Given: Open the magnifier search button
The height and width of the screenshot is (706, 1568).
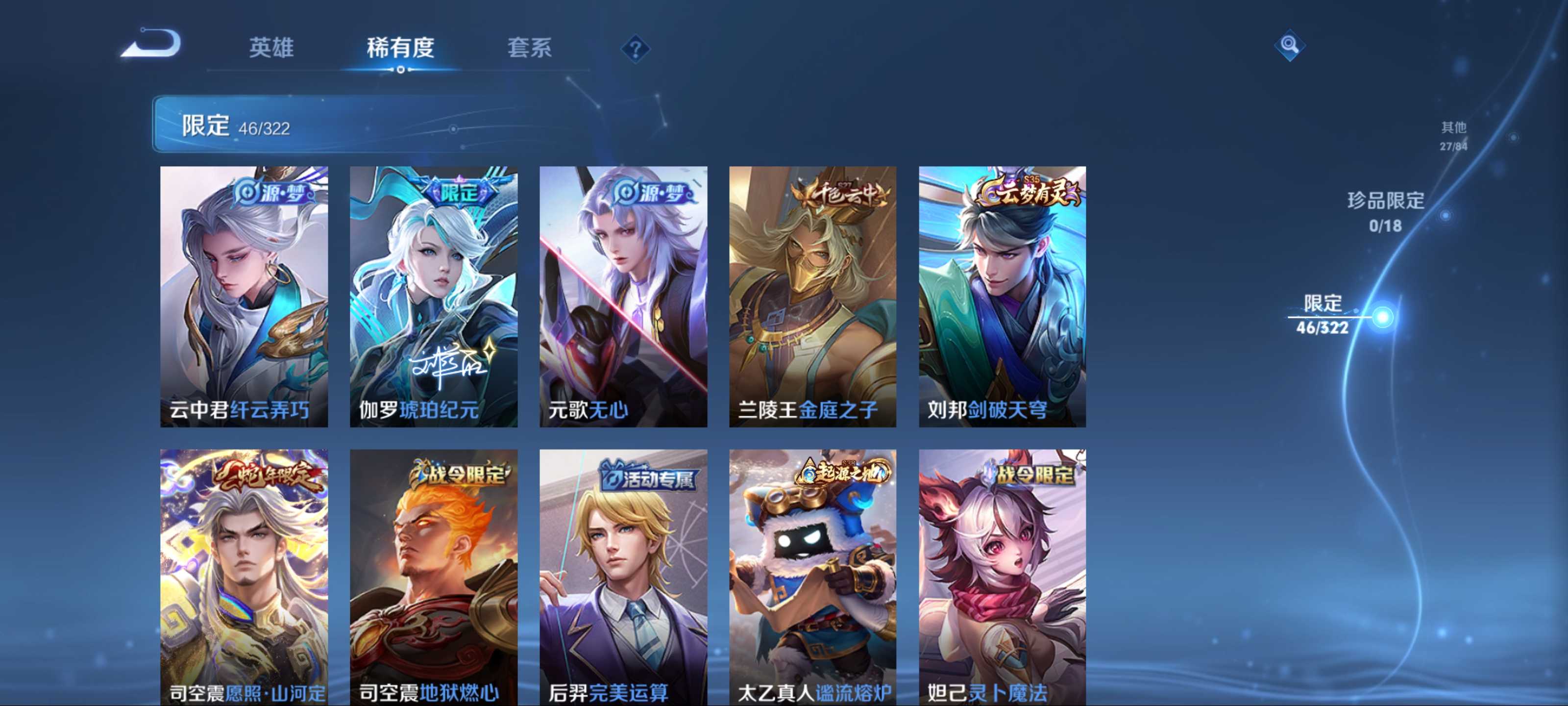Looking at the screenshot, I should click(x=1289, y=45).
